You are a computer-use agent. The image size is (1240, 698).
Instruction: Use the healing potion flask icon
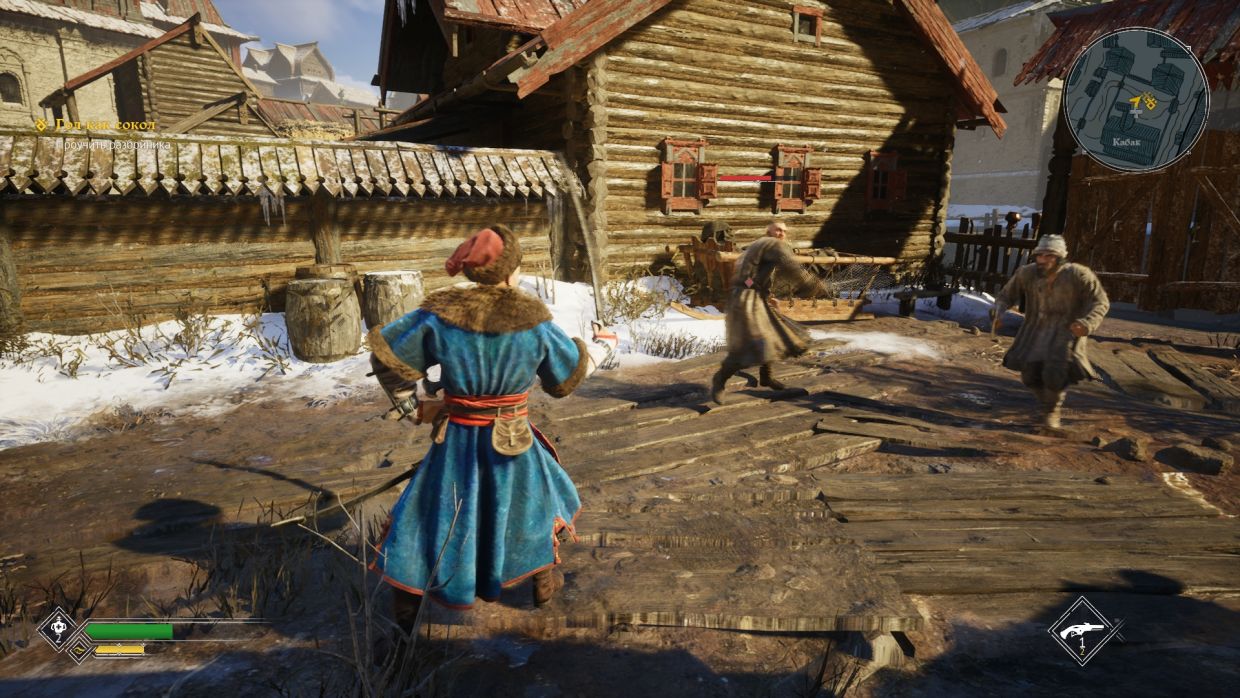(57, 629)
